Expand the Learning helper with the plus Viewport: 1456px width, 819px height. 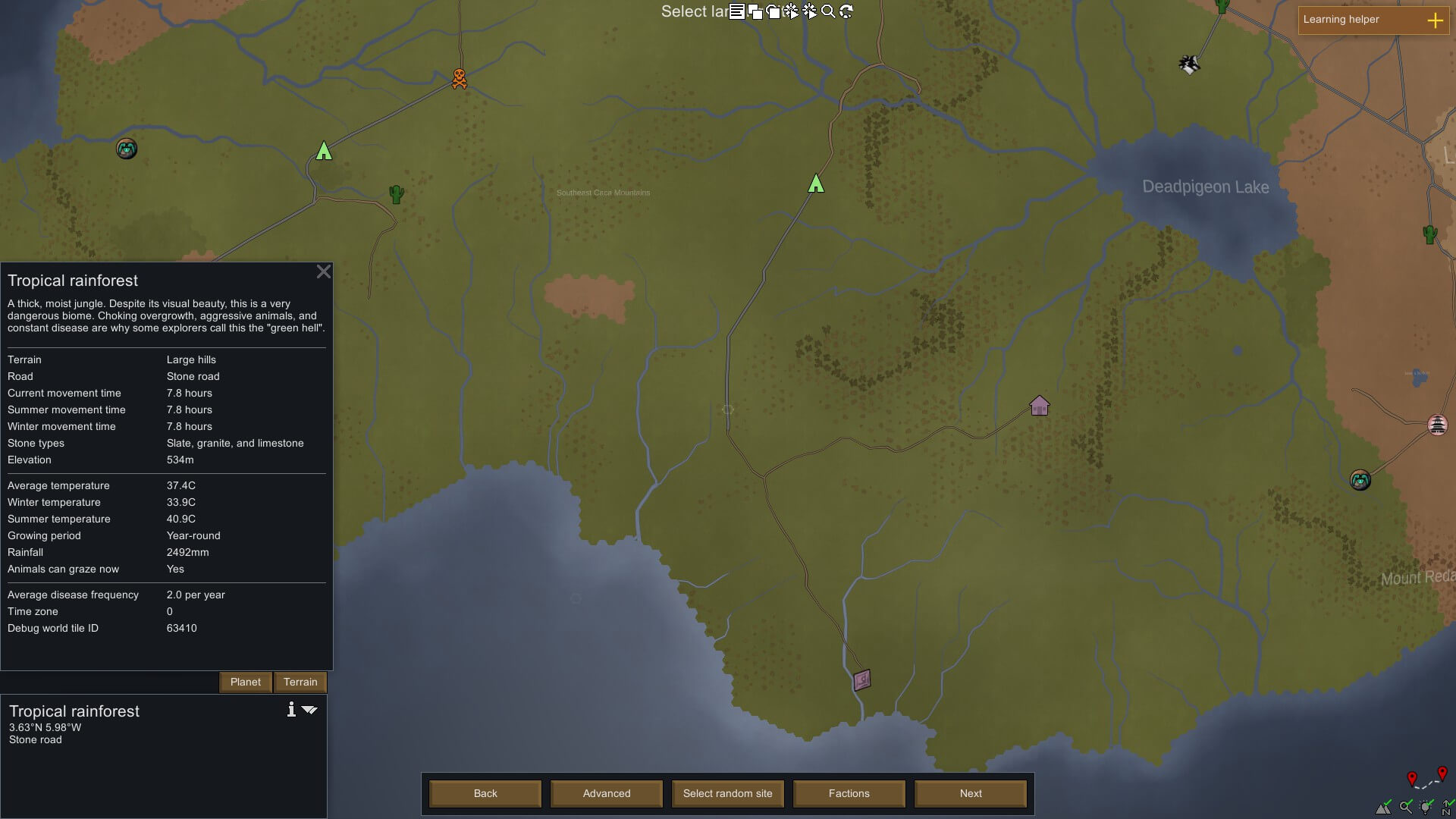(x=1435, y=20)
